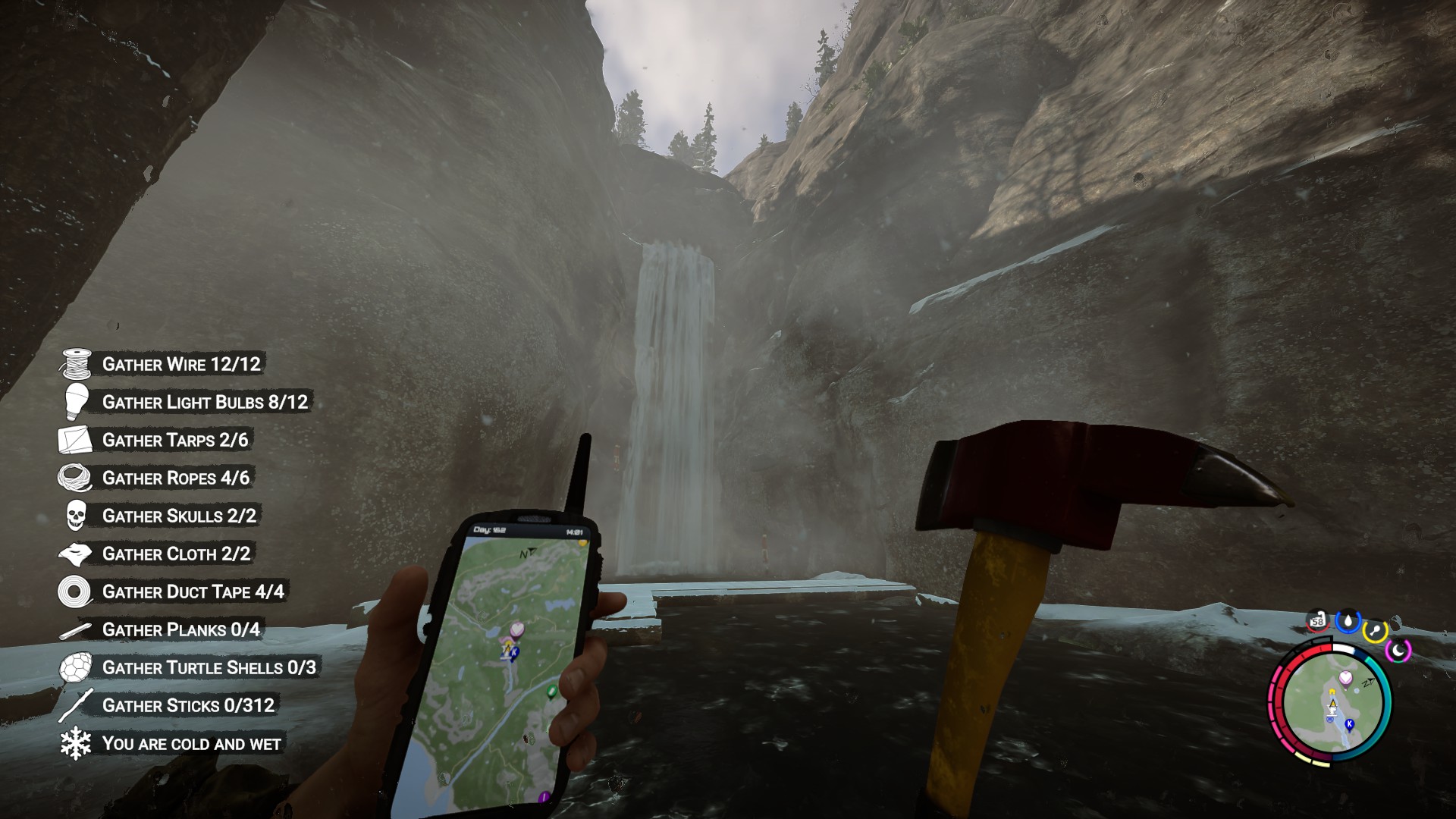Select the crescent moon rest indicator
The image size is (1456, 819).
pos(1398,650)
